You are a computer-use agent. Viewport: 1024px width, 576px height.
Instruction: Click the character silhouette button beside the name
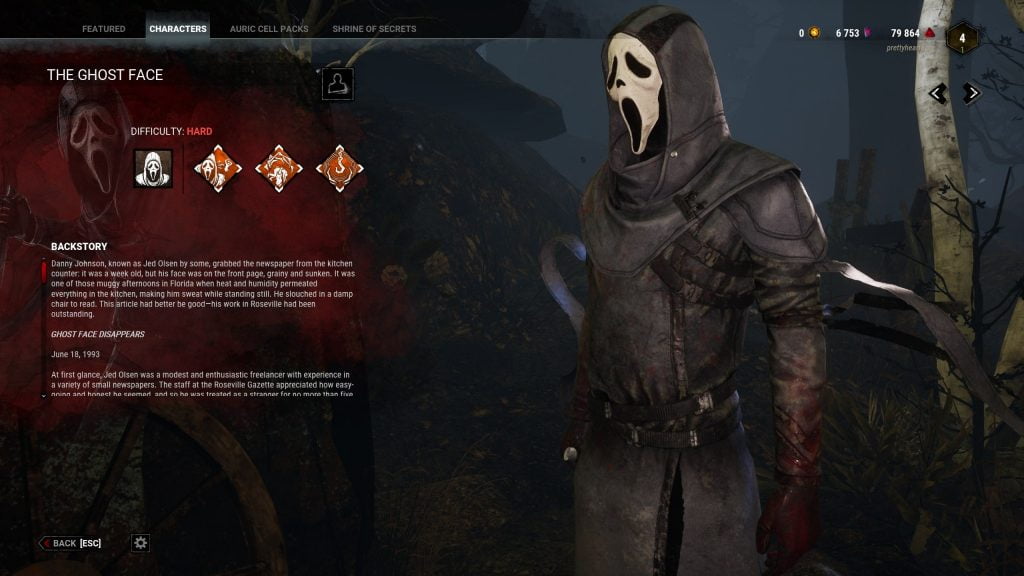pos(338,84)
